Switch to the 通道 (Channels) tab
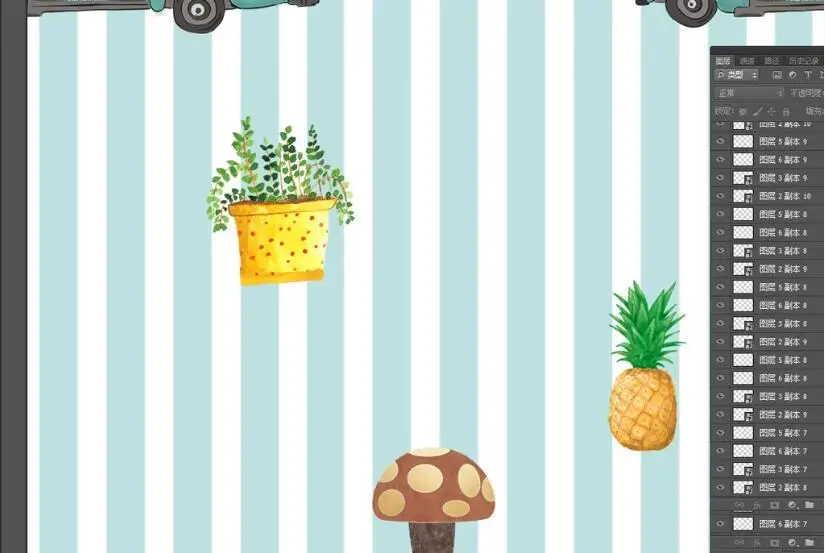This screenshot has height=553, width=825. click(x=747, y=61)
